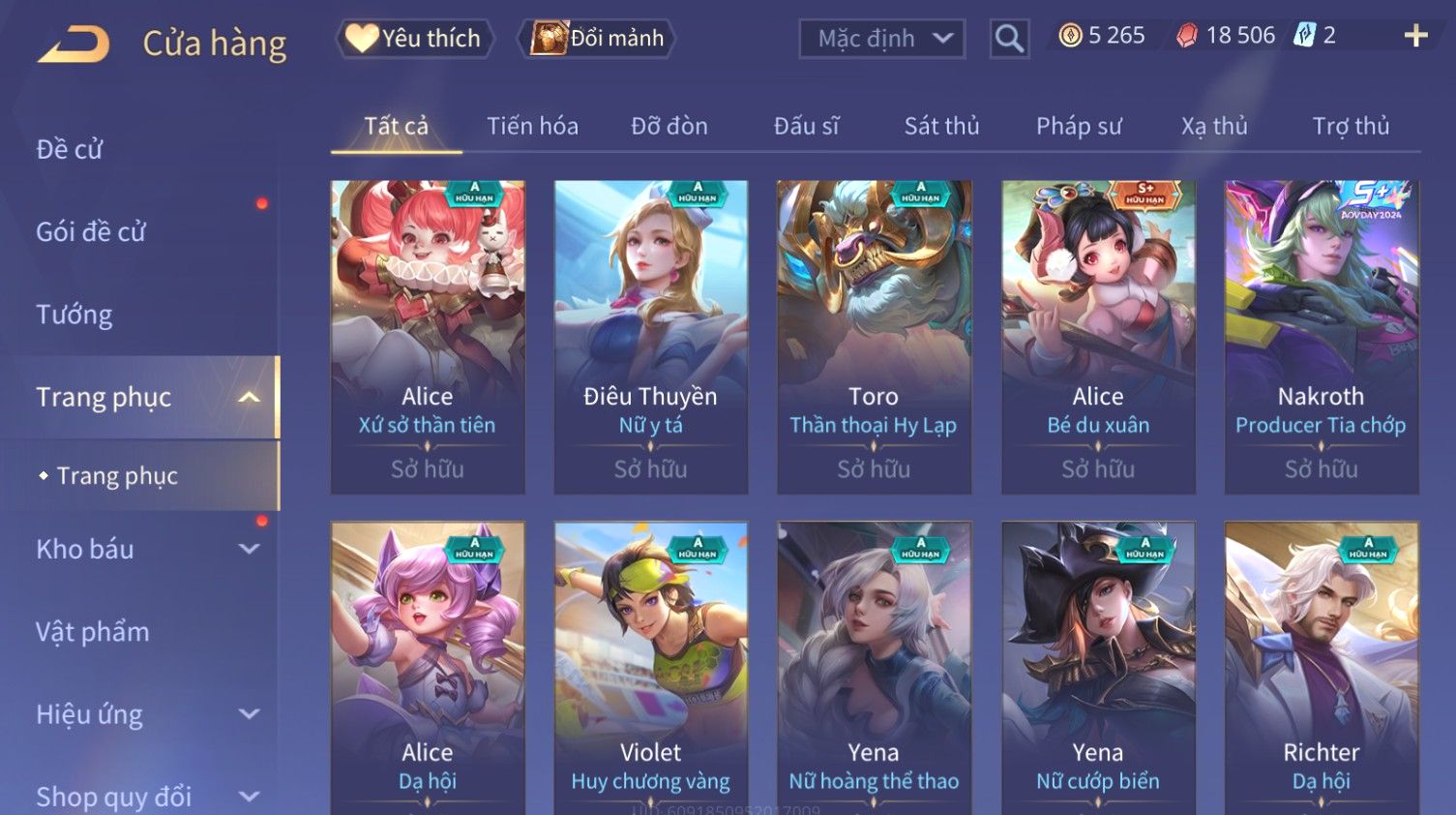
Task: Open the Đổi mảnh fragment exchange
Action: click(x=598, y=39)
